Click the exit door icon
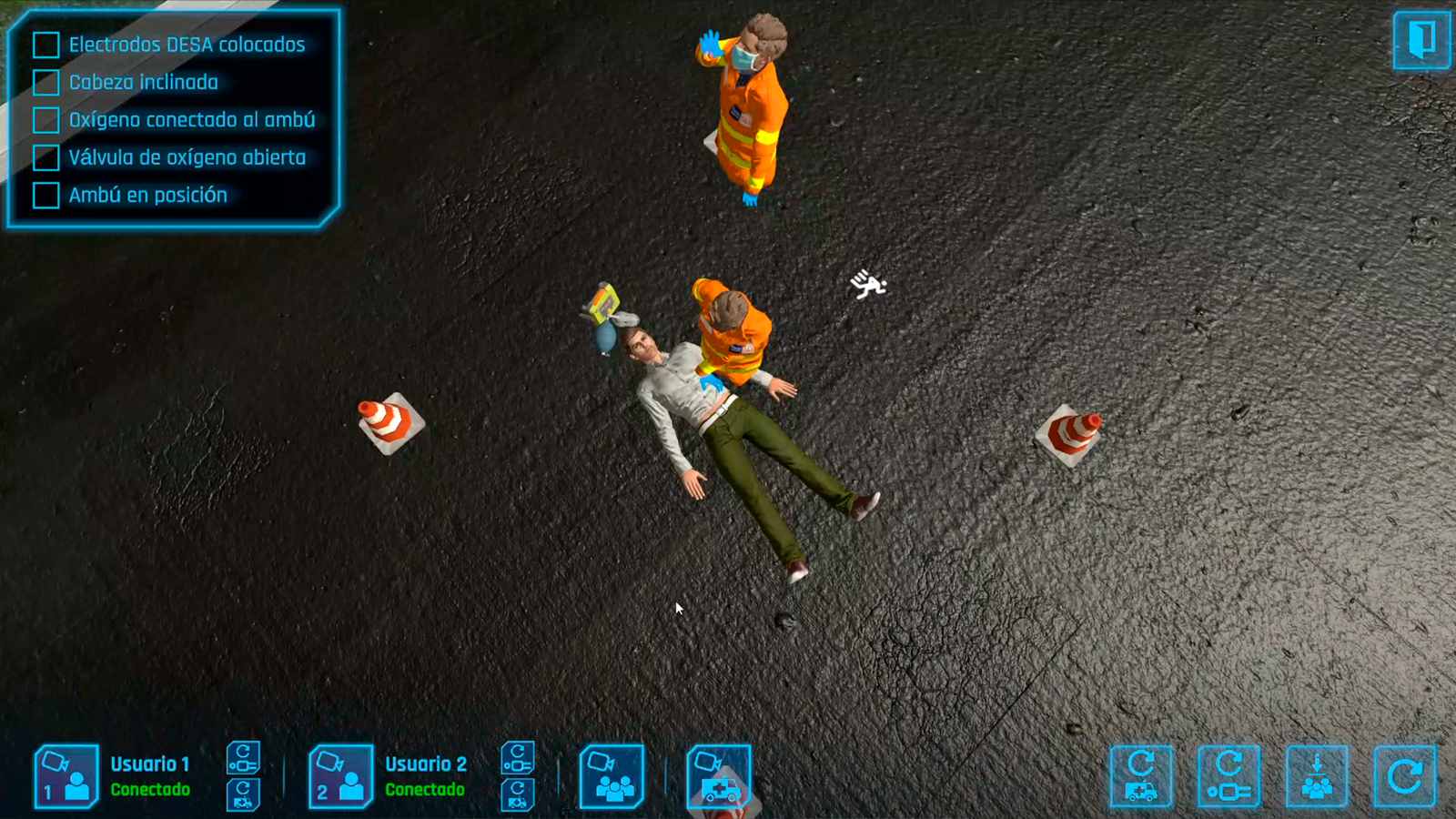The width and height of the screenshot is (1456, 819). click(x=1421, y=40)
